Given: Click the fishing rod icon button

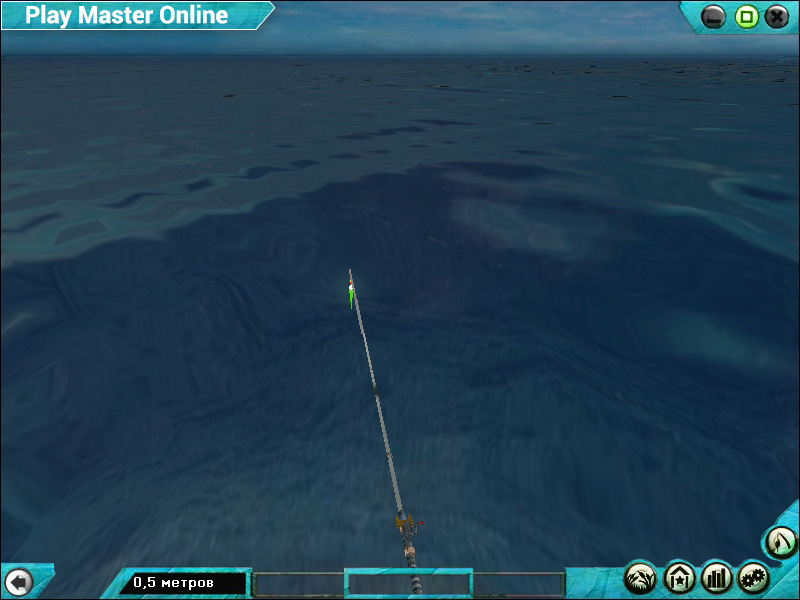Looking at the screenshot, I should point(780,543).
